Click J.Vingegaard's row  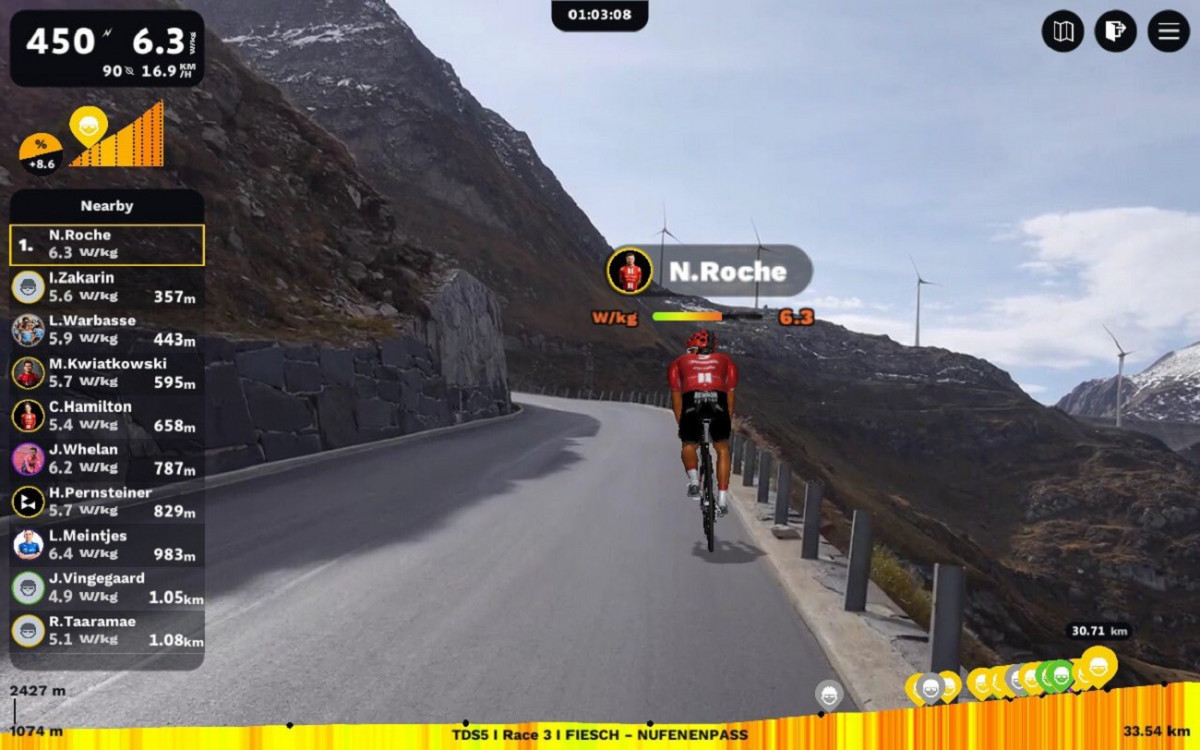(x=107, y=588)
